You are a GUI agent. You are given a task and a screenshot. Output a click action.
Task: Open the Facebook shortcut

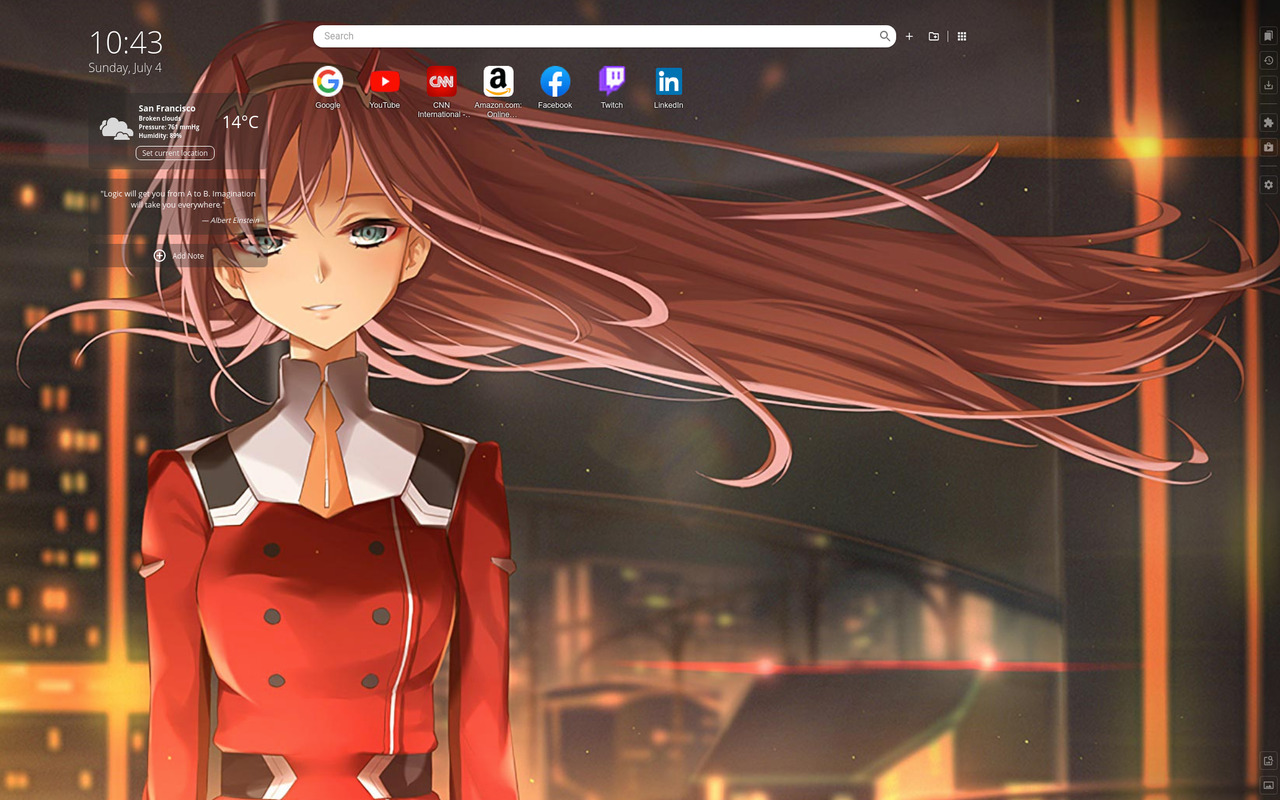pos(554,82)
